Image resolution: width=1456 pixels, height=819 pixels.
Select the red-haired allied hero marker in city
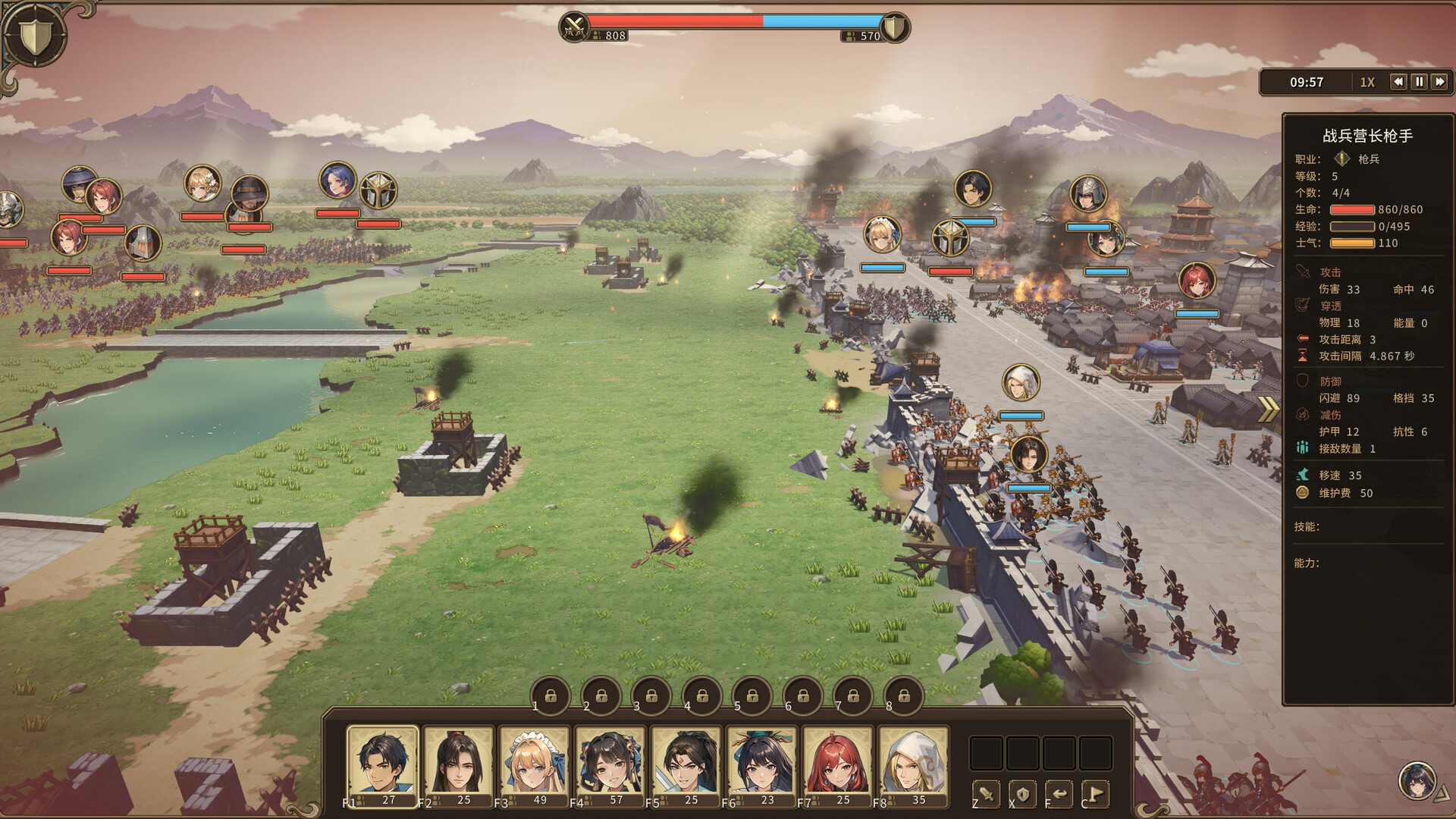pos(1197,281)
